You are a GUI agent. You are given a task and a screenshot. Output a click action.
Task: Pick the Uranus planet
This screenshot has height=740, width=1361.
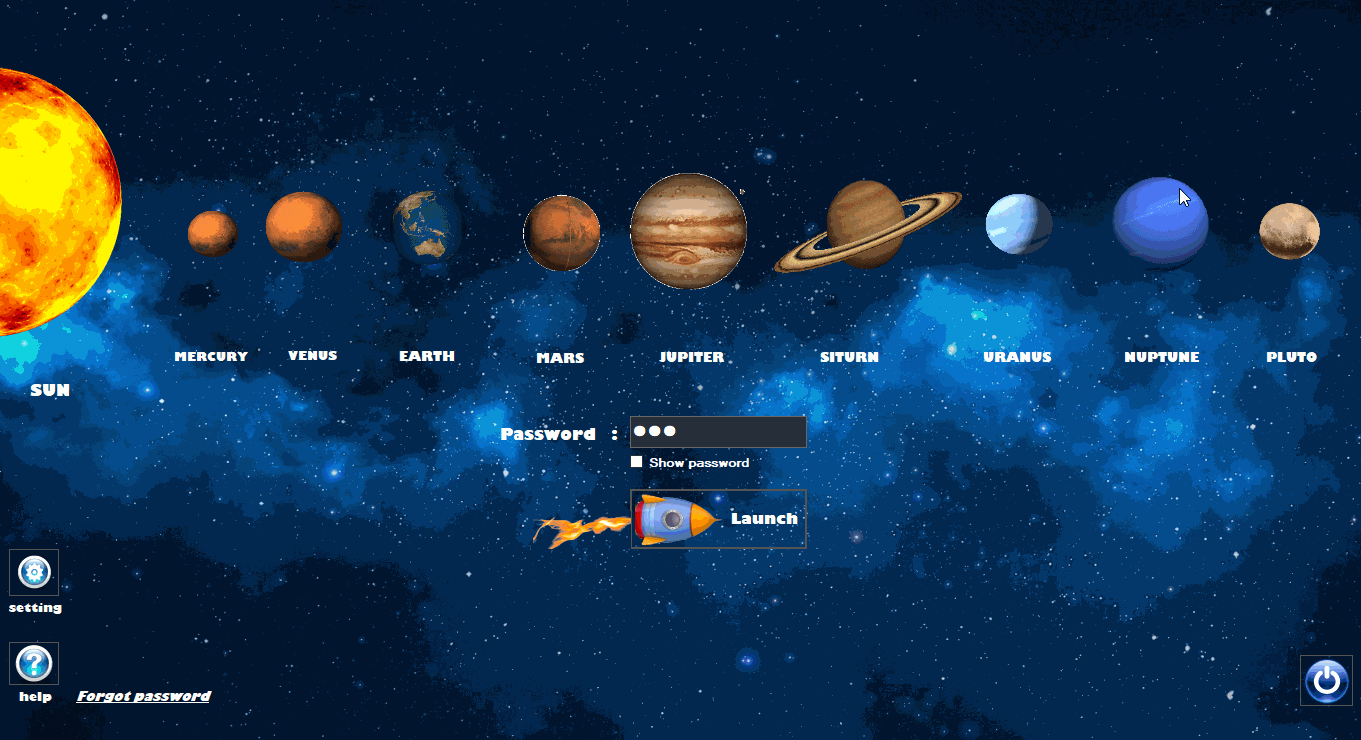click(1018, 224)
